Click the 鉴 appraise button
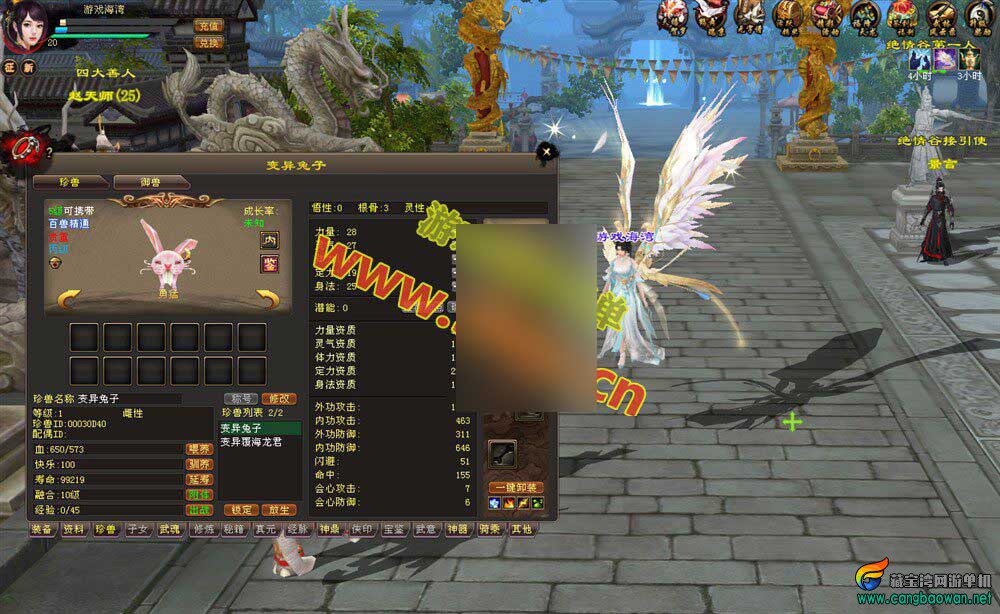This screenshot has height=614, width=1000. coord(270,263)
